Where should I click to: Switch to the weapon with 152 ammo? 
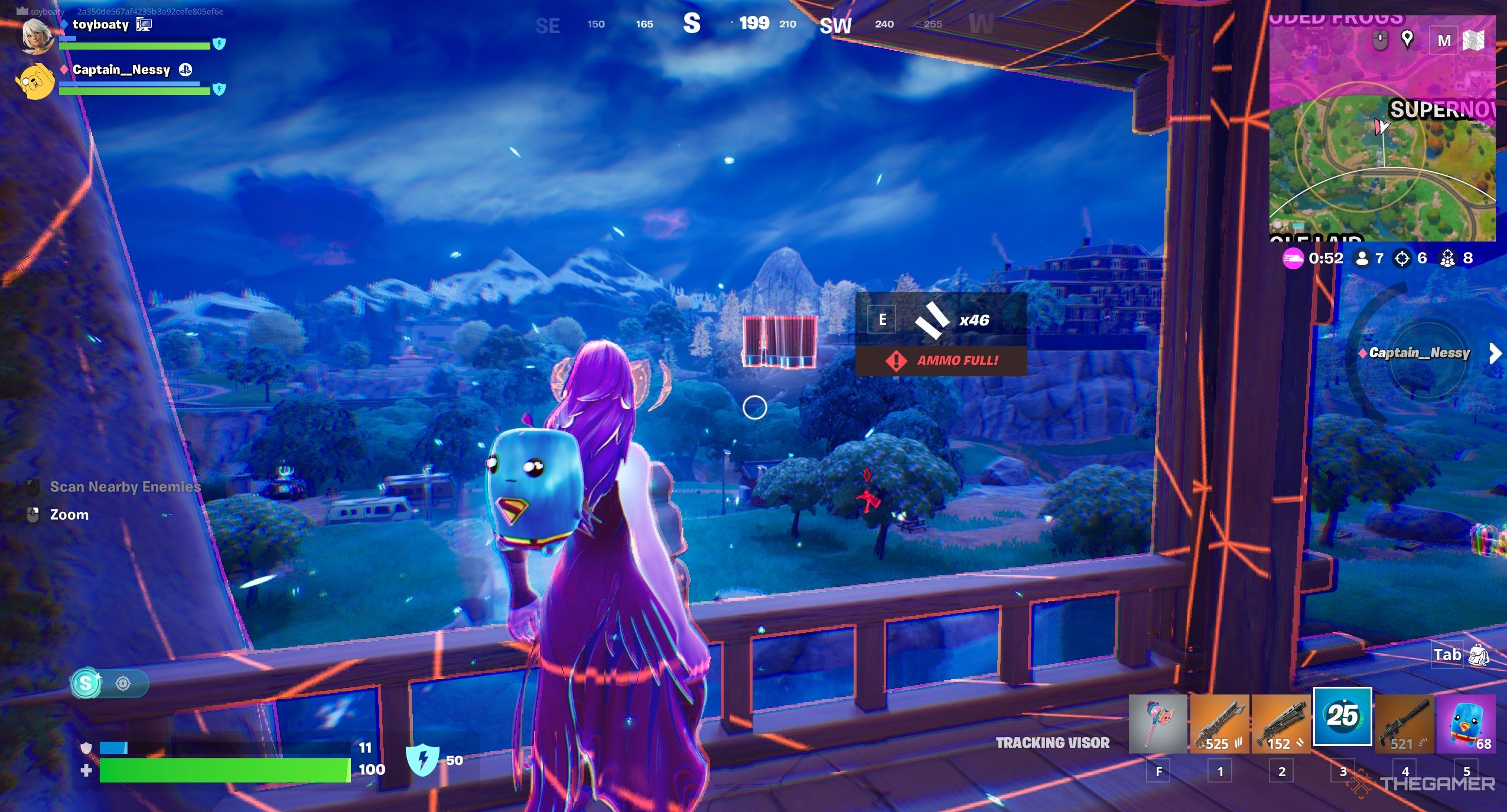click(1280, 723)
